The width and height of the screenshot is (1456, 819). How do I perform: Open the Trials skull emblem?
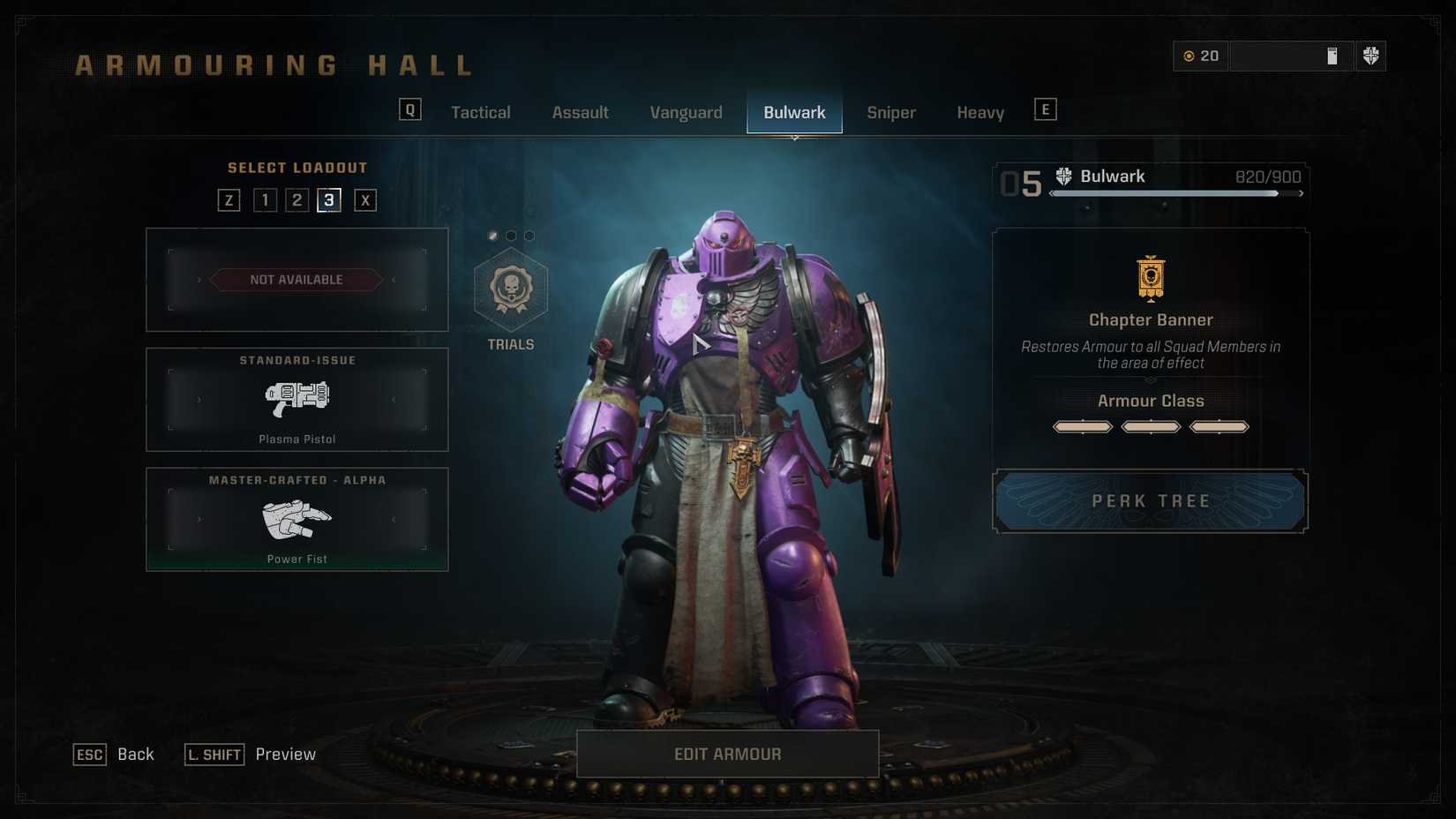click(510, 291)
